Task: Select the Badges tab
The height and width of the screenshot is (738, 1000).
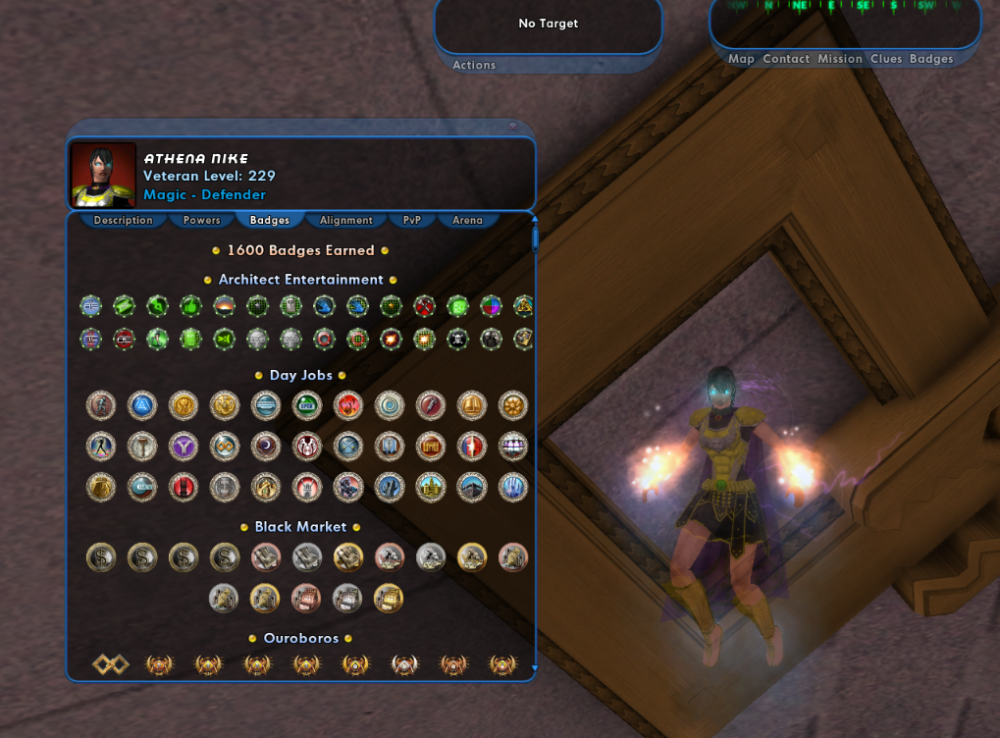Action: pyautogui.click(x=270, y=220)
